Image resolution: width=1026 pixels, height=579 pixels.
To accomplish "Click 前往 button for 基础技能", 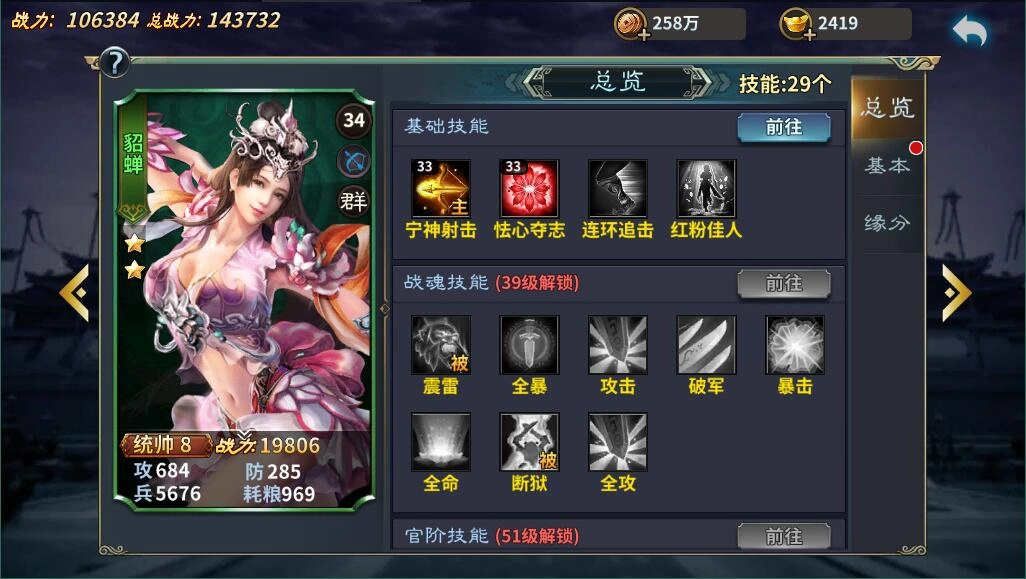I will [784, 128].
